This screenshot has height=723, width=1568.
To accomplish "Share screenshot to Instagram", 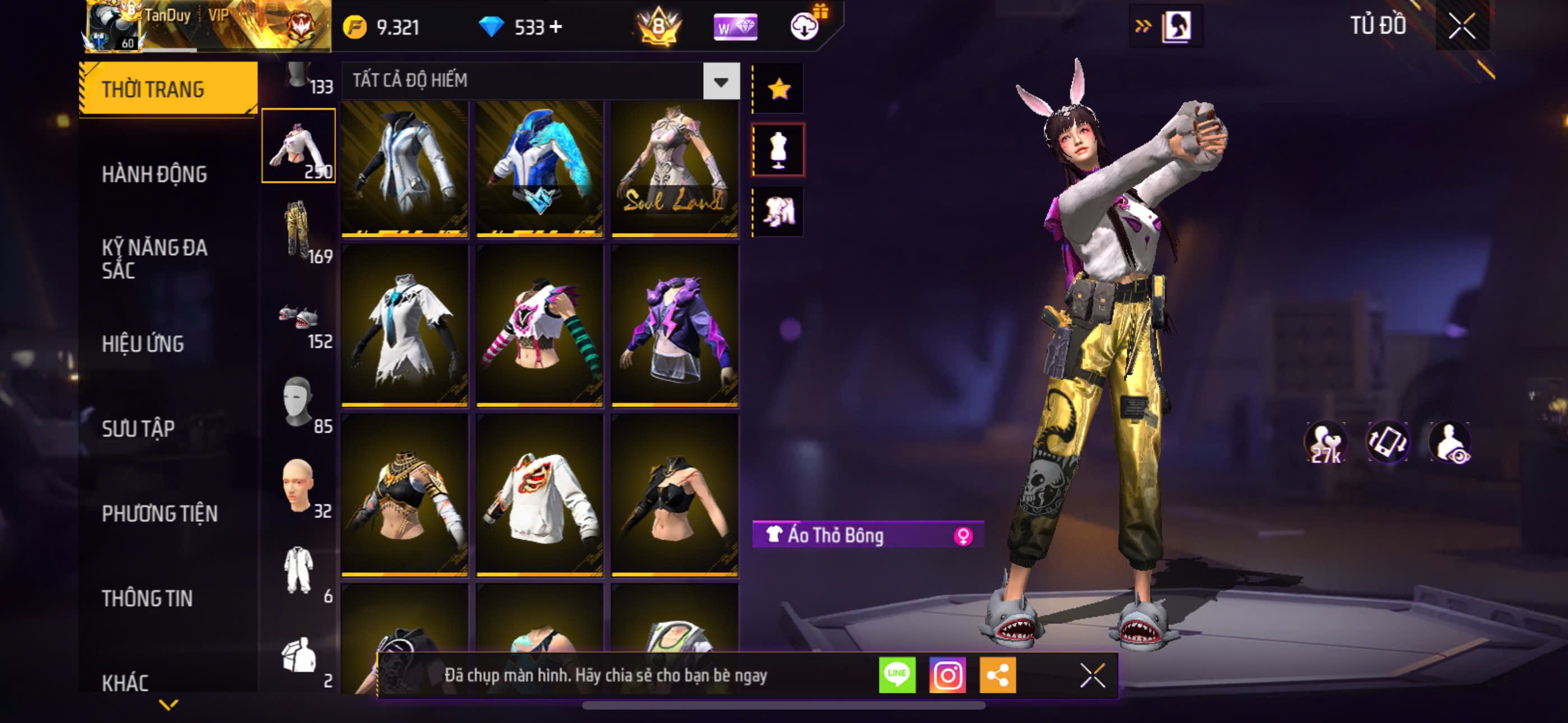I will 947,675.
